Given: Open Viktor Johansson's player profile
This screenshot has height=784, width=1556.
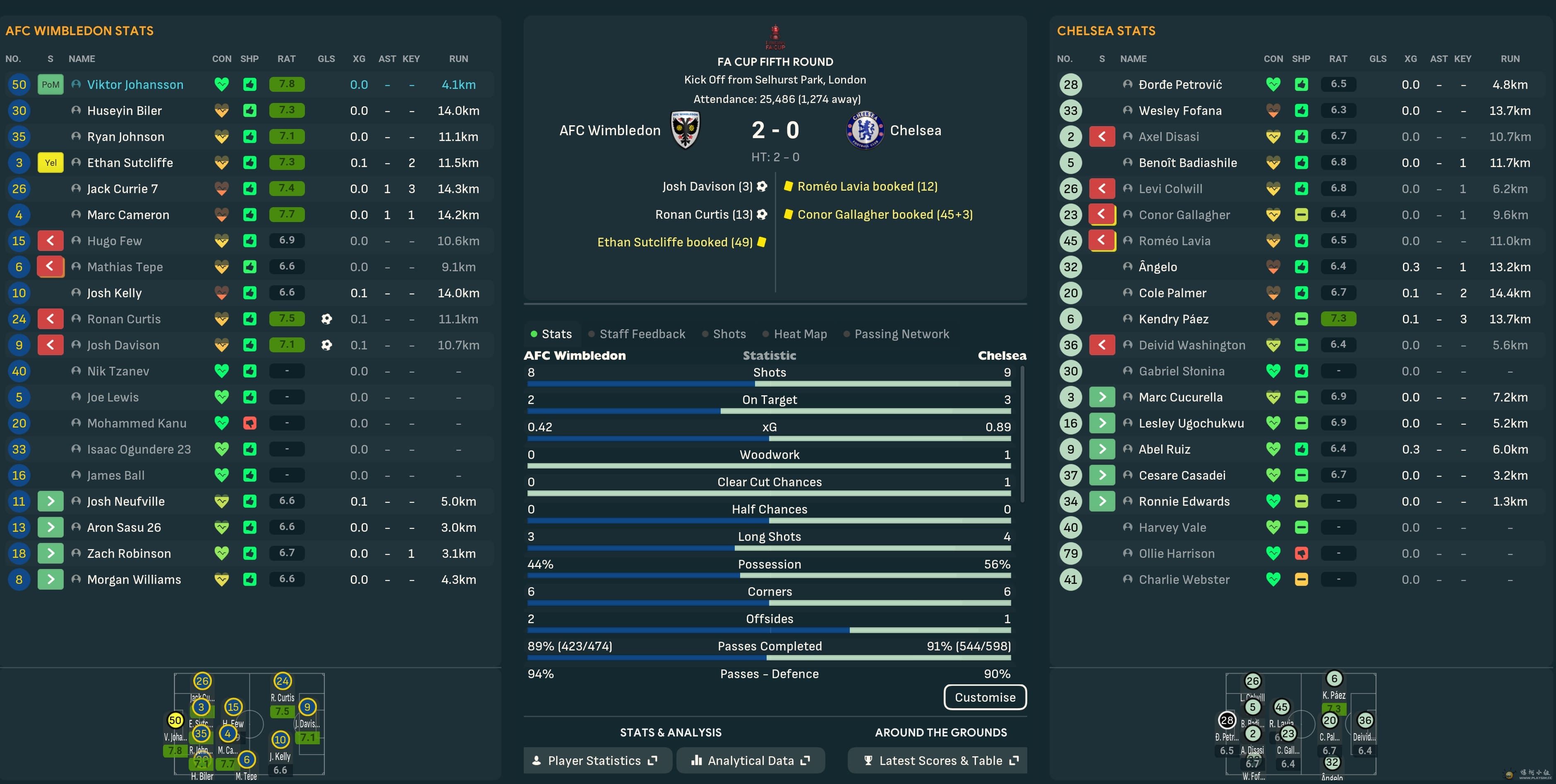Looking at the screenshot, I should 135,84.
